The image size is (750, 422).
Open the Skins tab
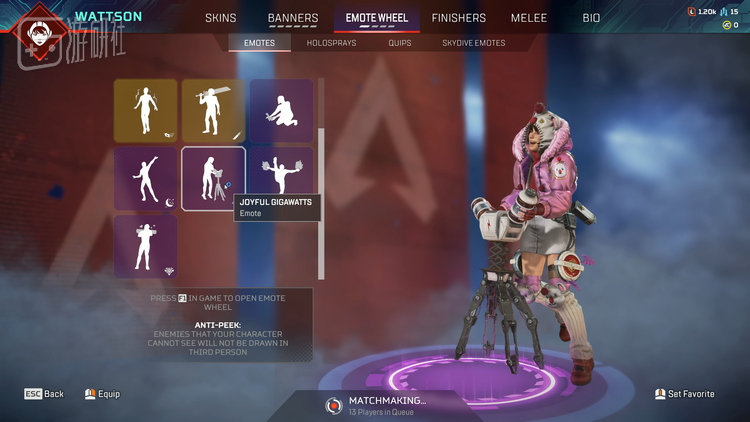(x=220, y=18)
